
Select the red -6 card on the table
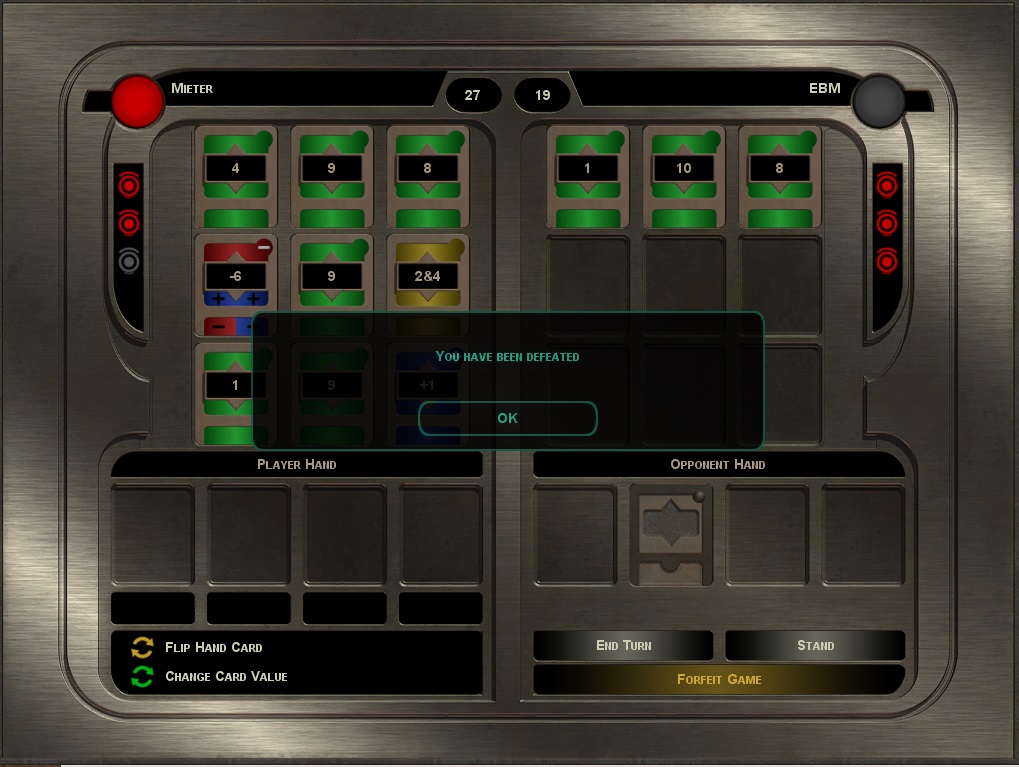tap(235, 278)
